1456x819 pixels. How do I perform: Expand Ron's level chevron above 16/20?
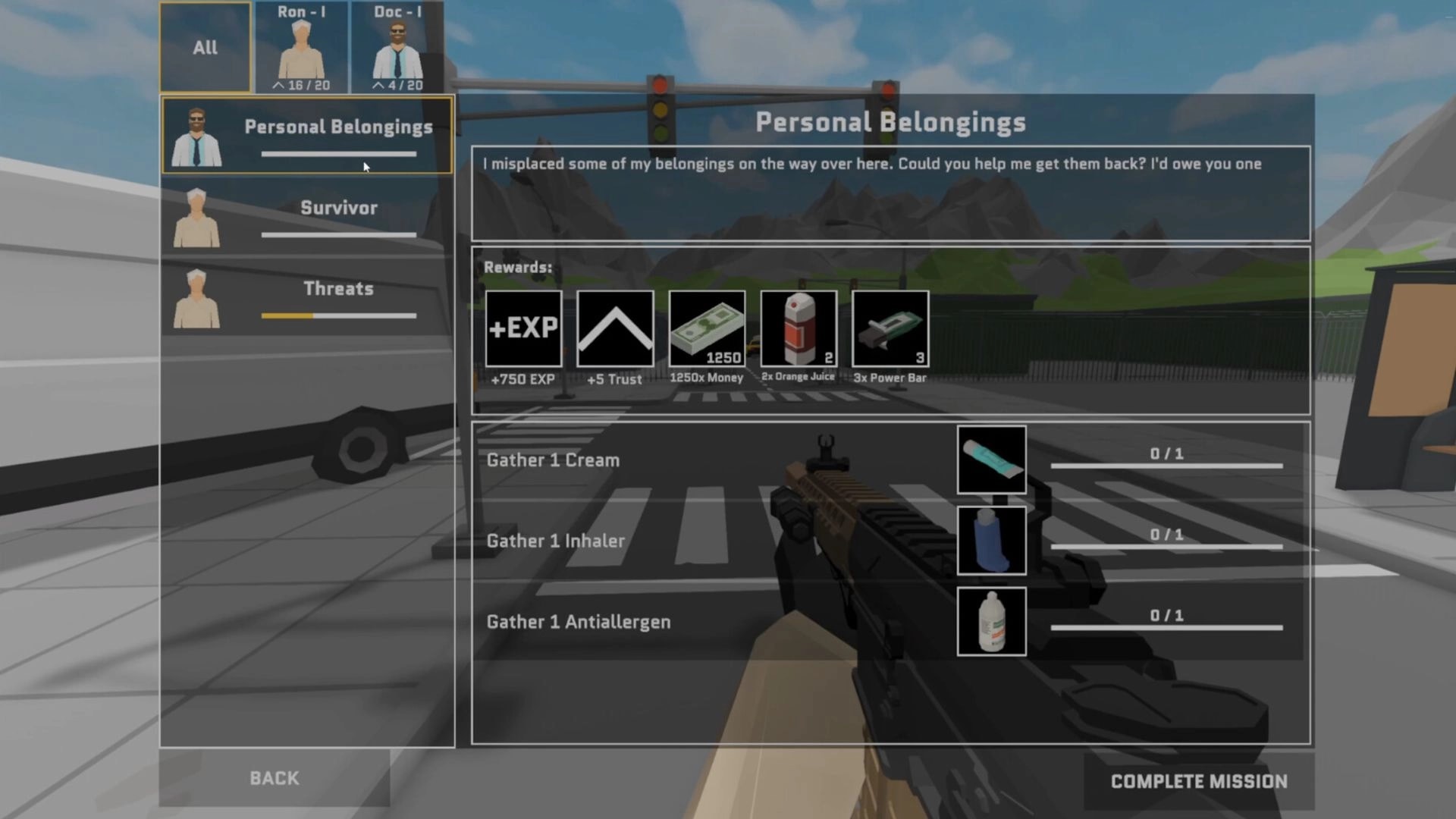coord(279,85)
